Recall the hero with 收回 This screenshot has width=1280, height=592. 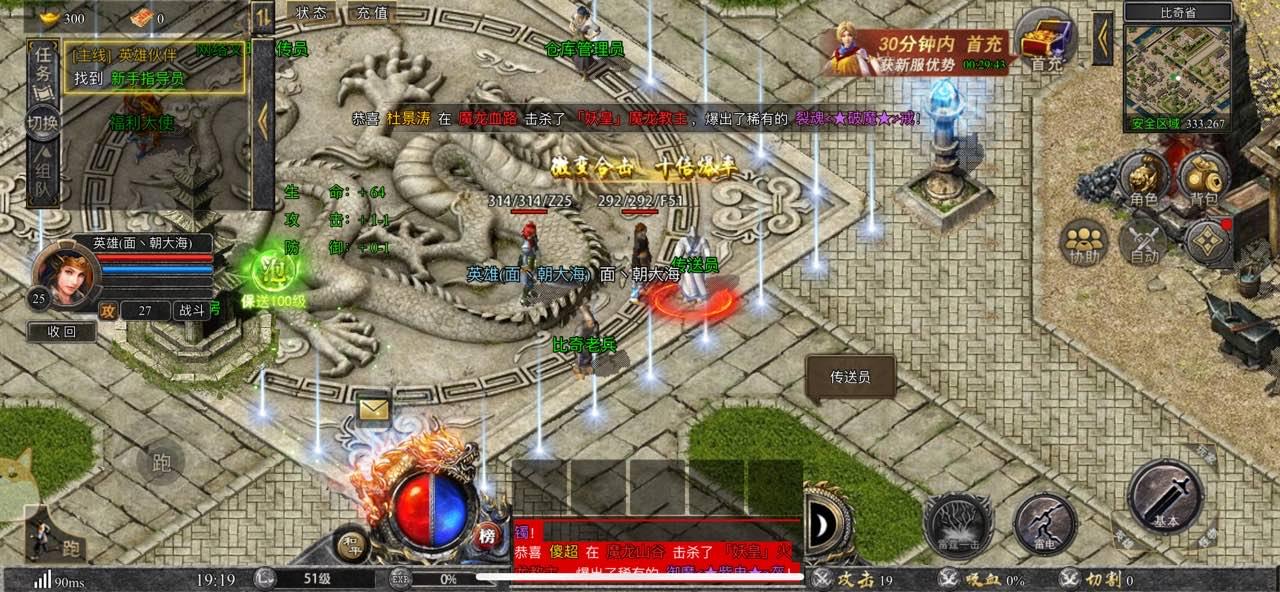[62, 332]
